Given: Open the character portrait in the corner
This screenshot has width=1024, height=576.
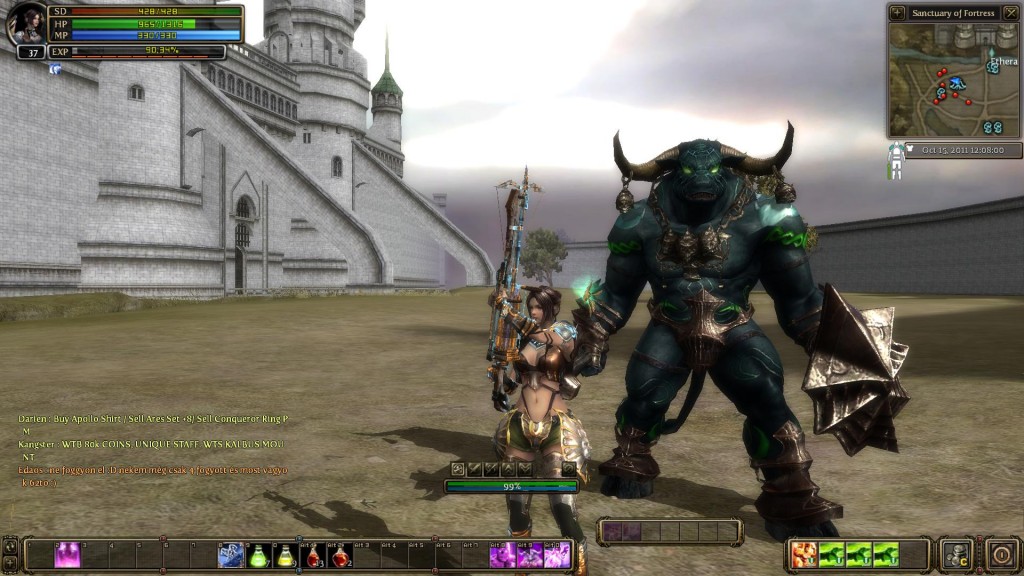Looking at the screenshot, I should (x=27, y=24).
